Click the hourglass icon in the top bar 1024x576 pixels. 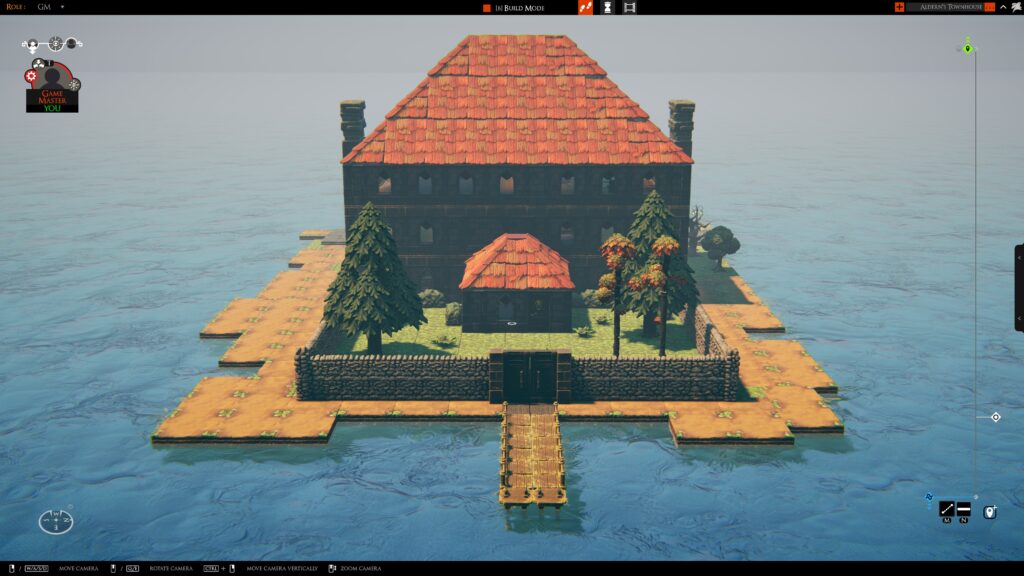(607, 8)
